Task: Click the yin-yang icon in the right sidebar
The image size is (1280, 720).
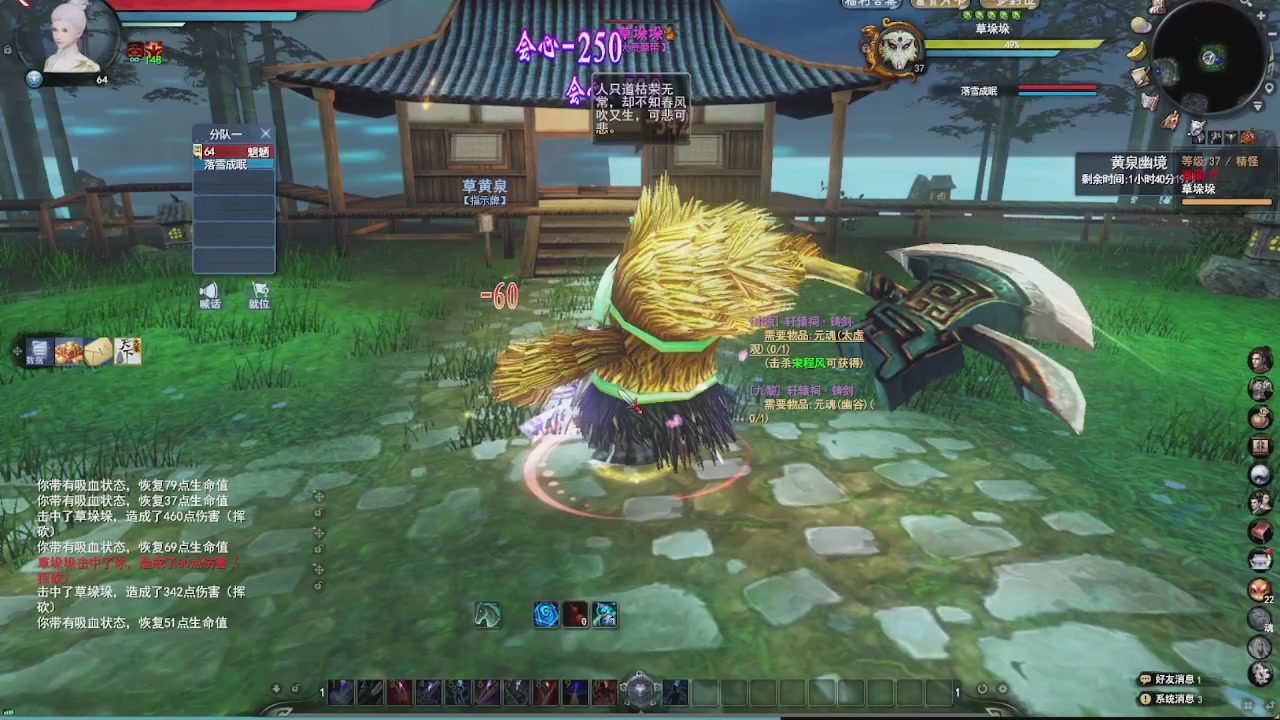Action: click(1262, 474)
